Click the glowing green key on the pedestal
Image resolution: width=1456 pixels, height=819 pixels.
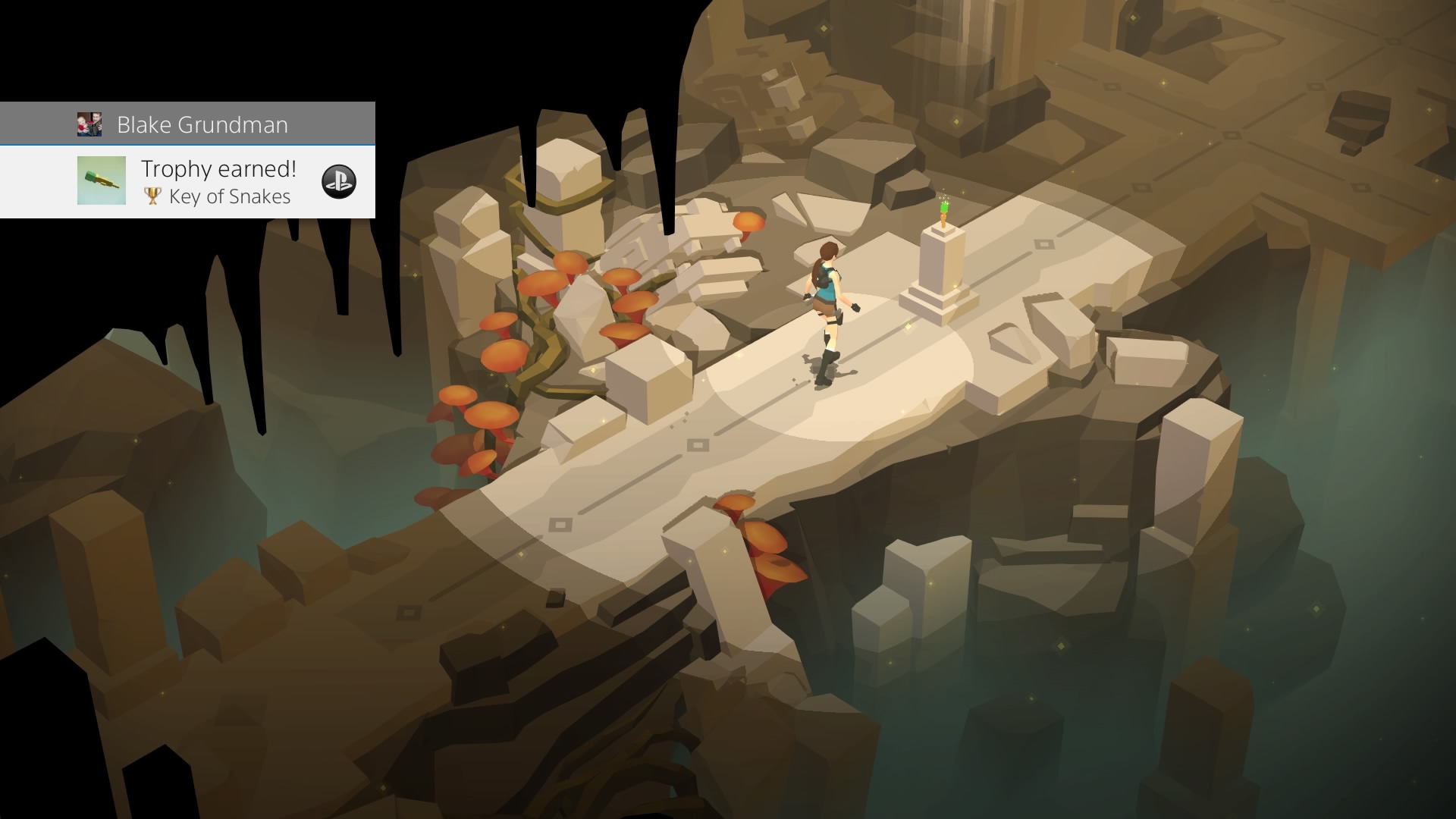[943, 206]
